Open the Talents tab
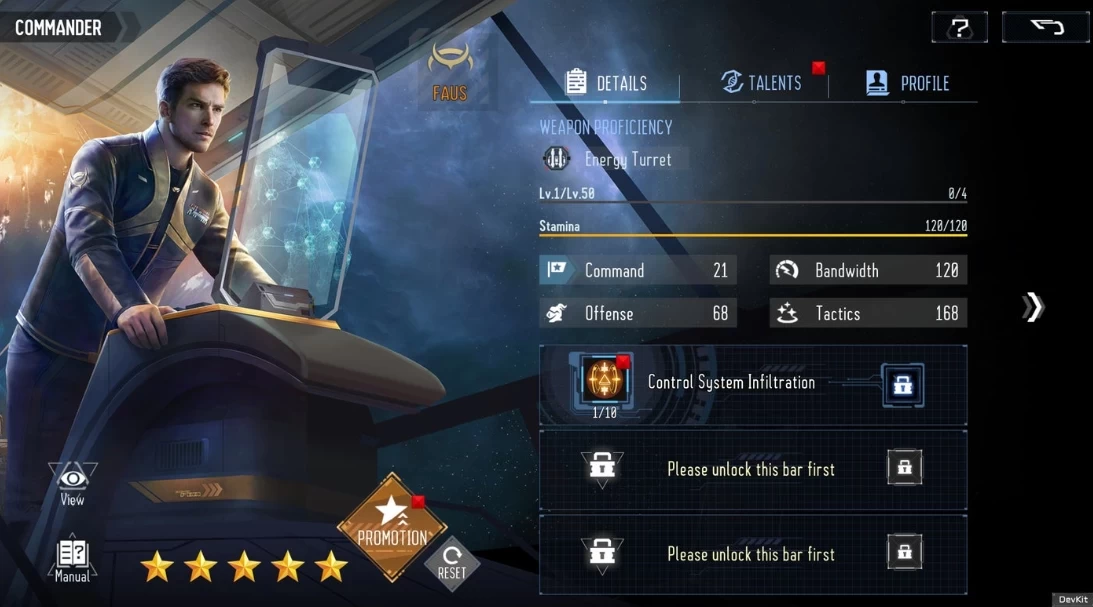Screen dimensions: 1093x607 click(x=762, y=83)
